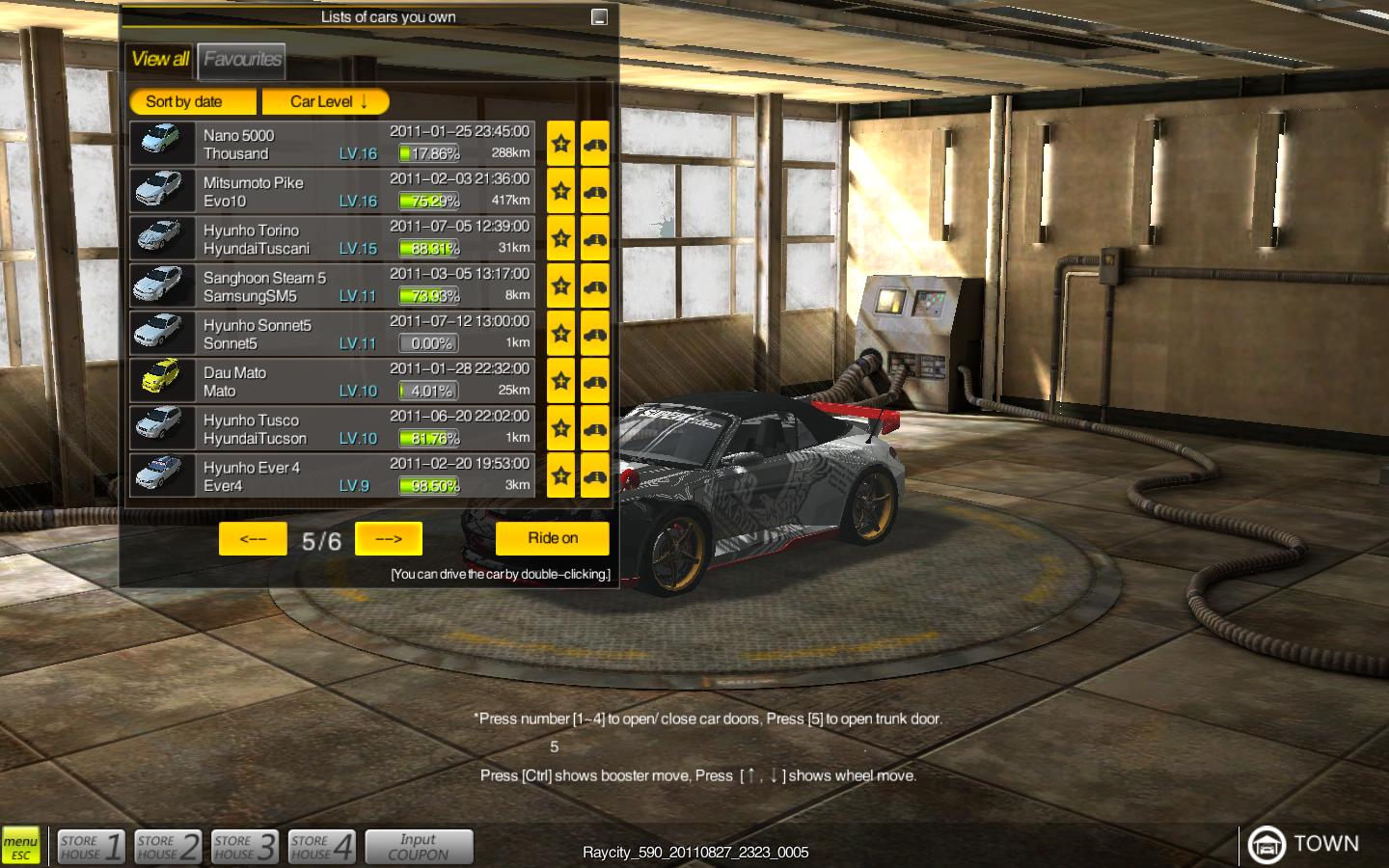Open the Input Coupon dialog

pyautogui.click(x=419, y=847)
